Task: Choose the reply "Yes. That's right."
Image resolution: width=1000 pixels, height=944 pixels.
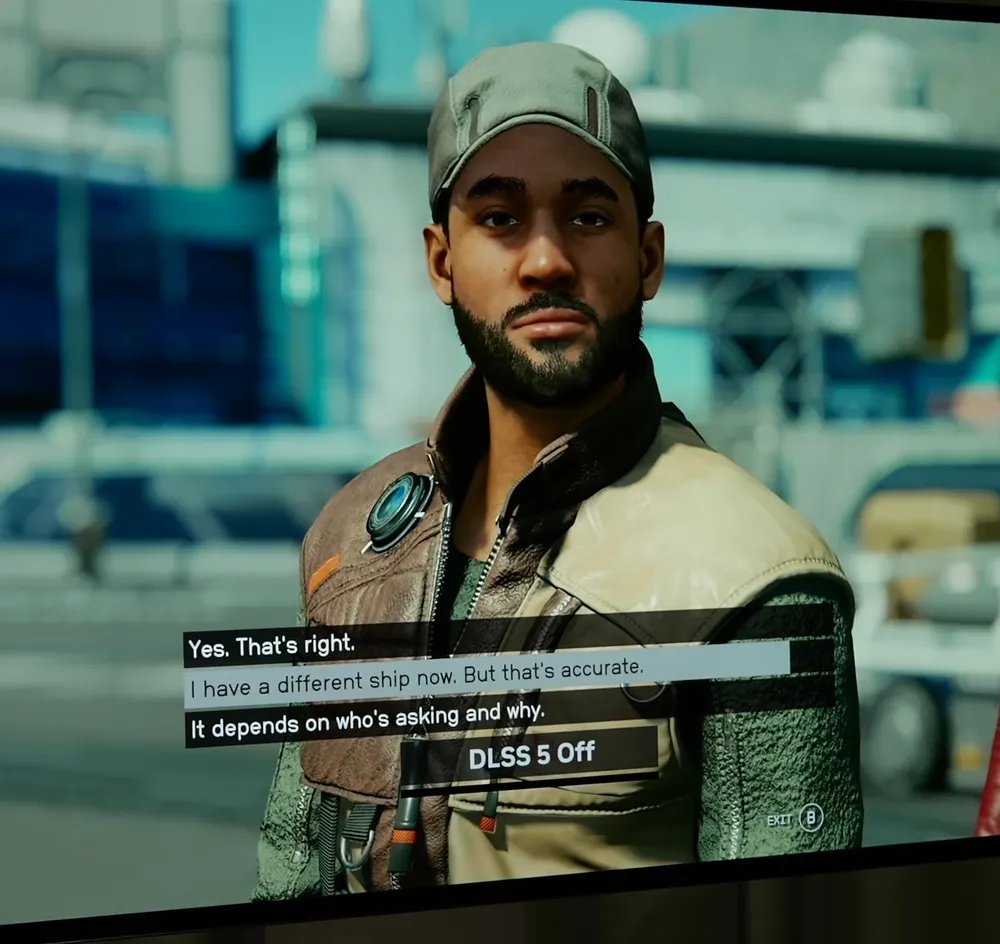Action: click(x=272, y=646)
